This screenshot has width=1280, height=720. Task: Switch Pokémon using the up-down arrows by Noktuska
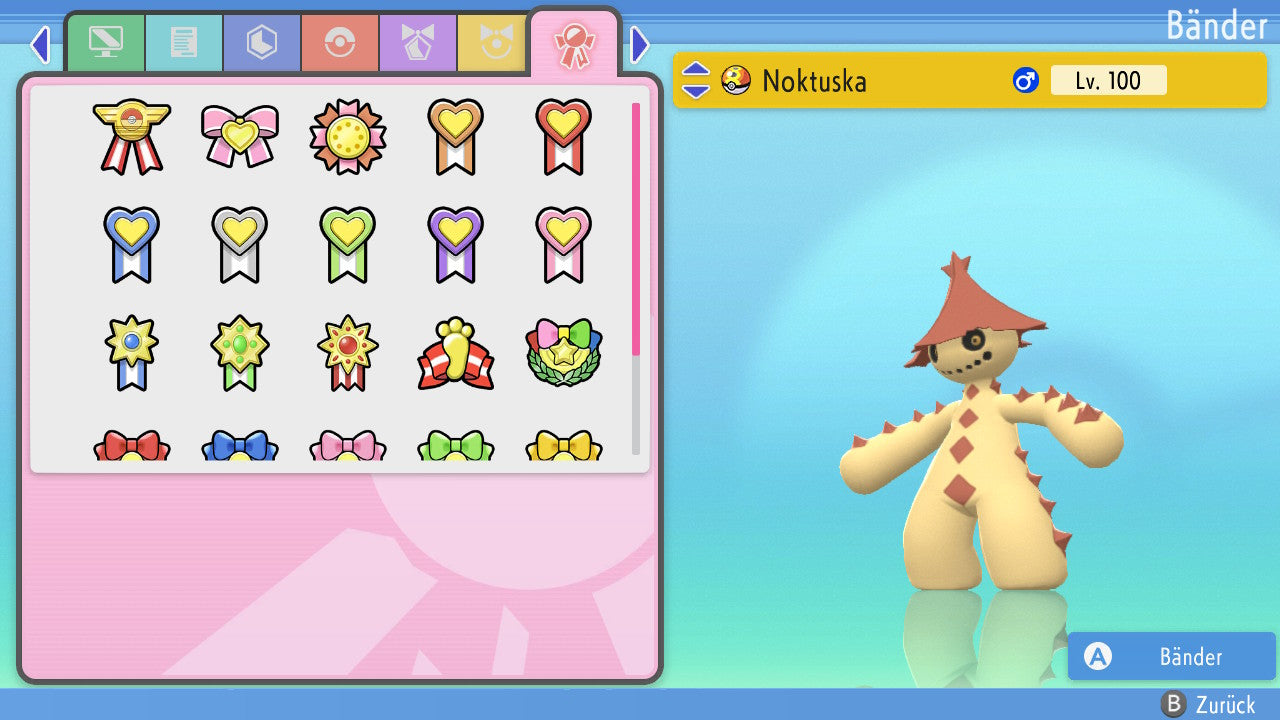696,80
